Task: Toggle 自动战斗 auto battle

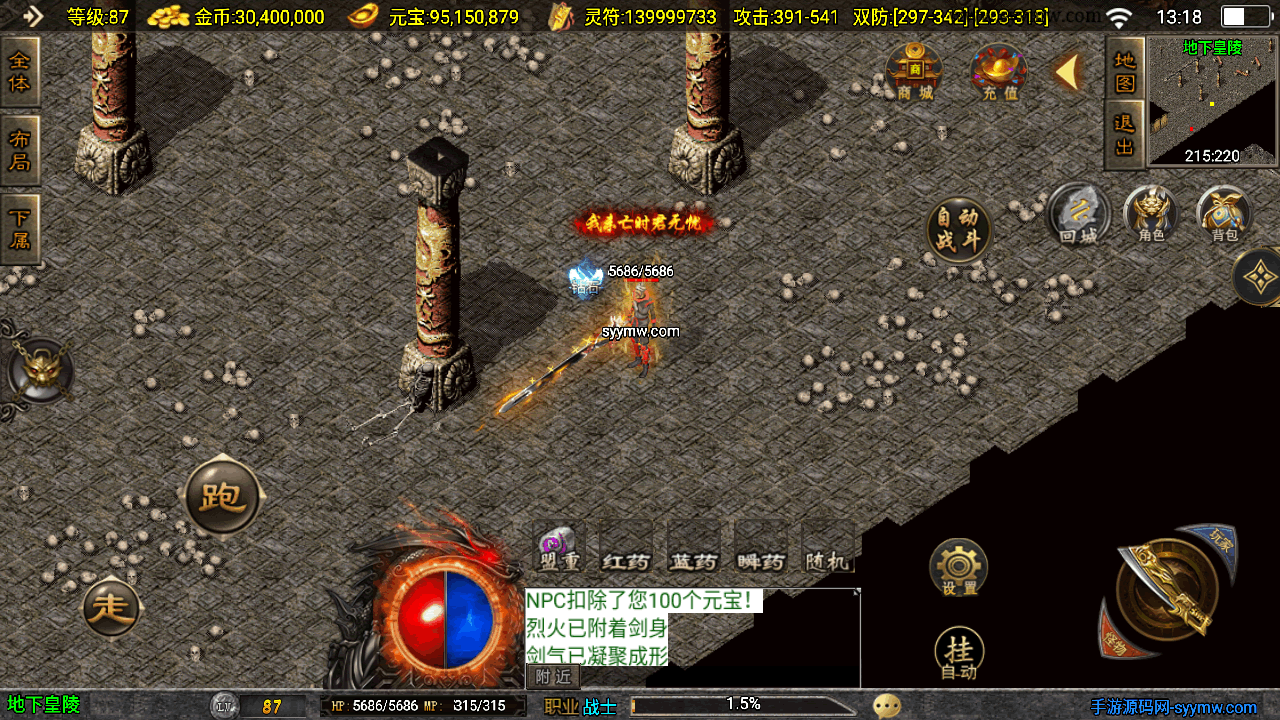Action: (958, 229)
